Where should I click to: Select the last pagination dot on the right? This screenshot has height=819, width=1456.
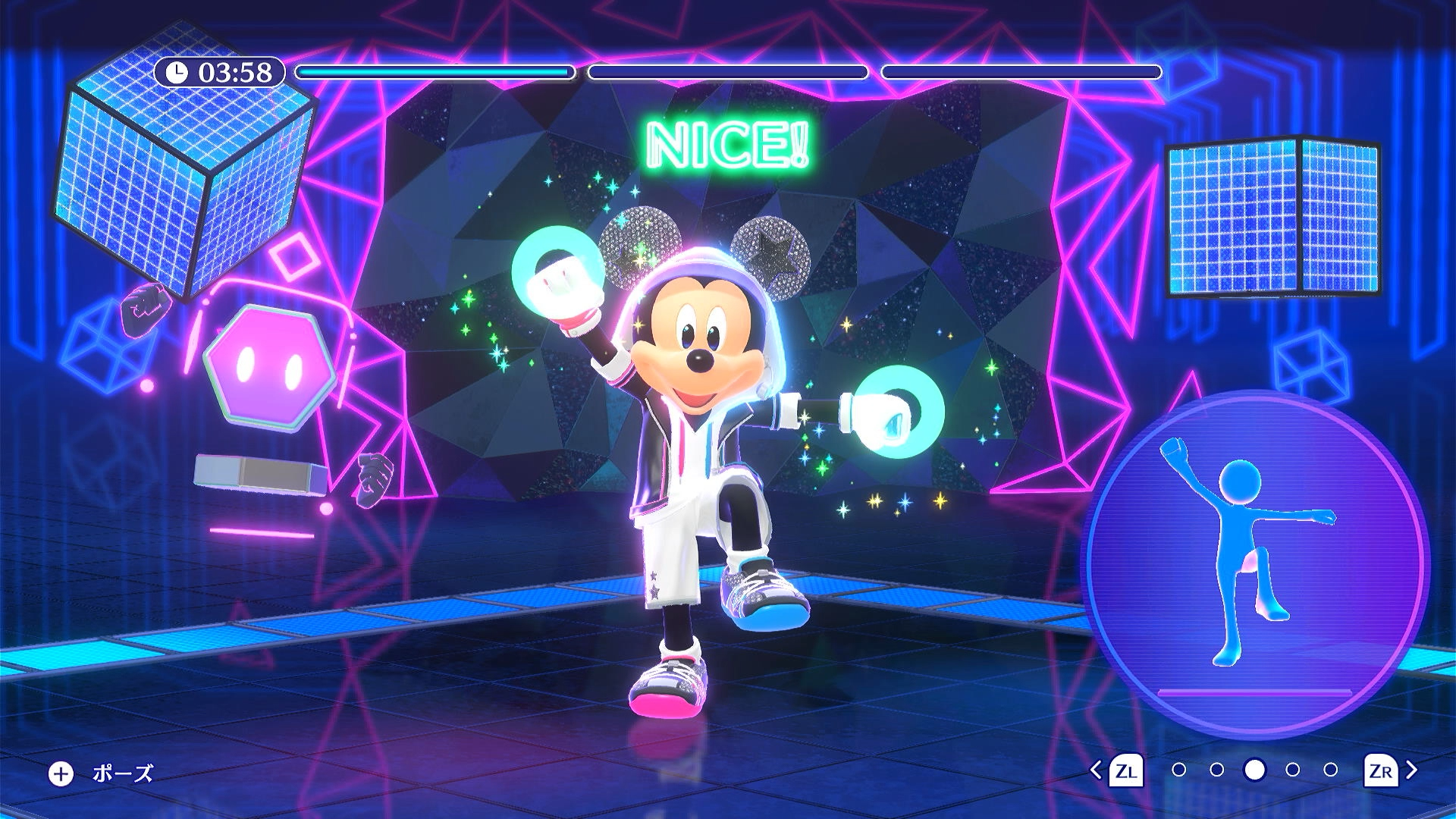pos(1330,770)
